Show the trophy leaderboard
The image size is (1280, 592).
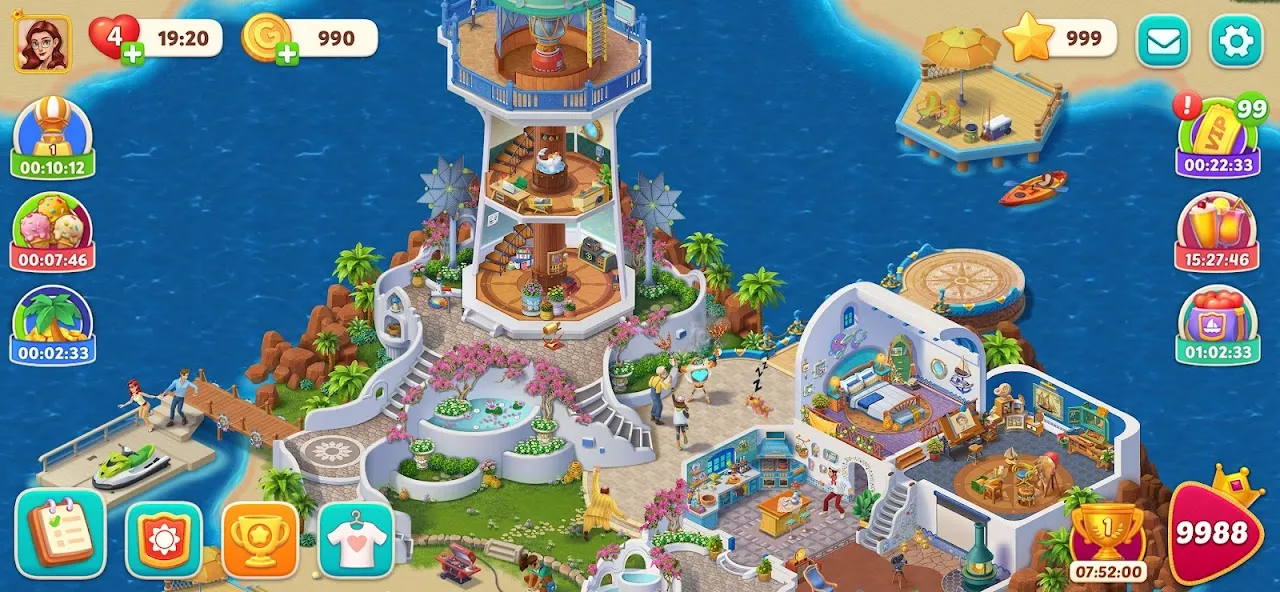click(x=260, y=540)
